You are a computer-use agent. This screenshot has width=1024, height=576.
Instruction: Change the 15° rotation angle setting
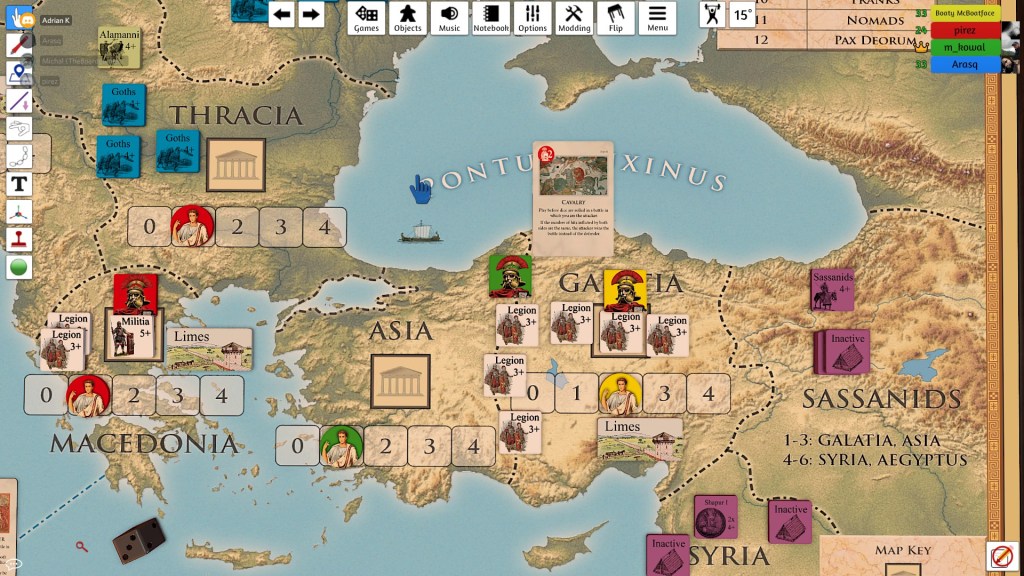742,14
